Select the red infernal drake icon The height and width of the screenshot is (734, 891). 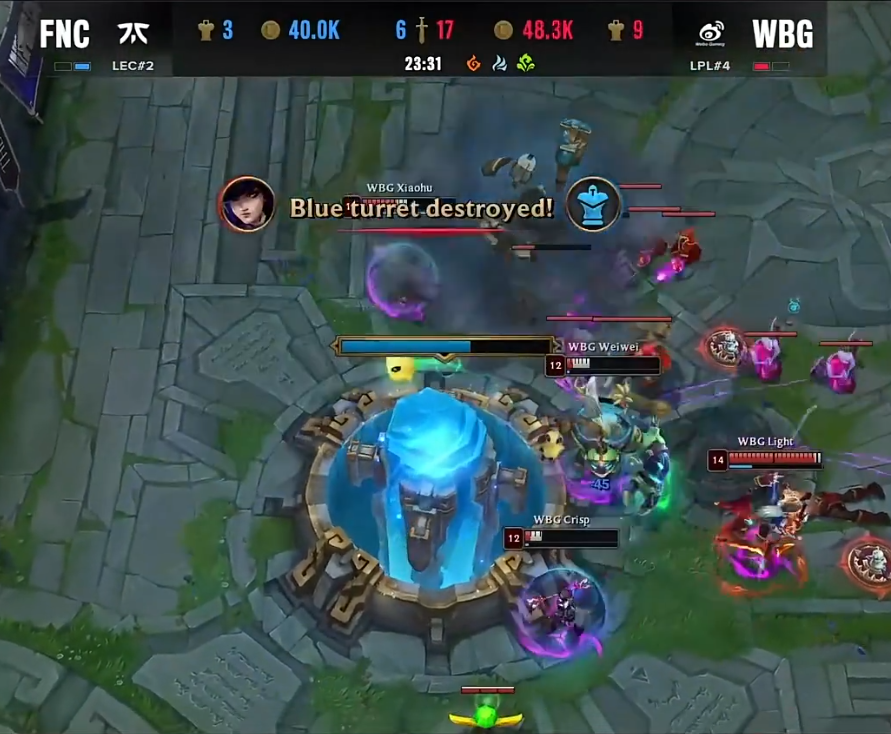(474, 64)
